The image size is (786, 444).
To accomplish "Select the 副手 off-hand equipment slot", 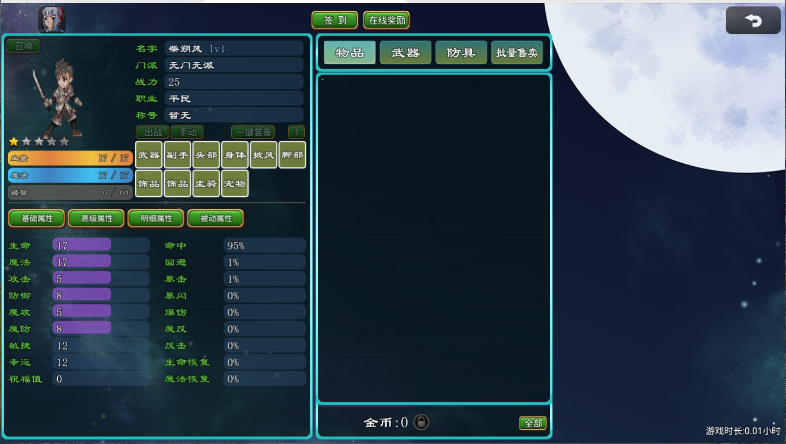I will pos(177,155).
